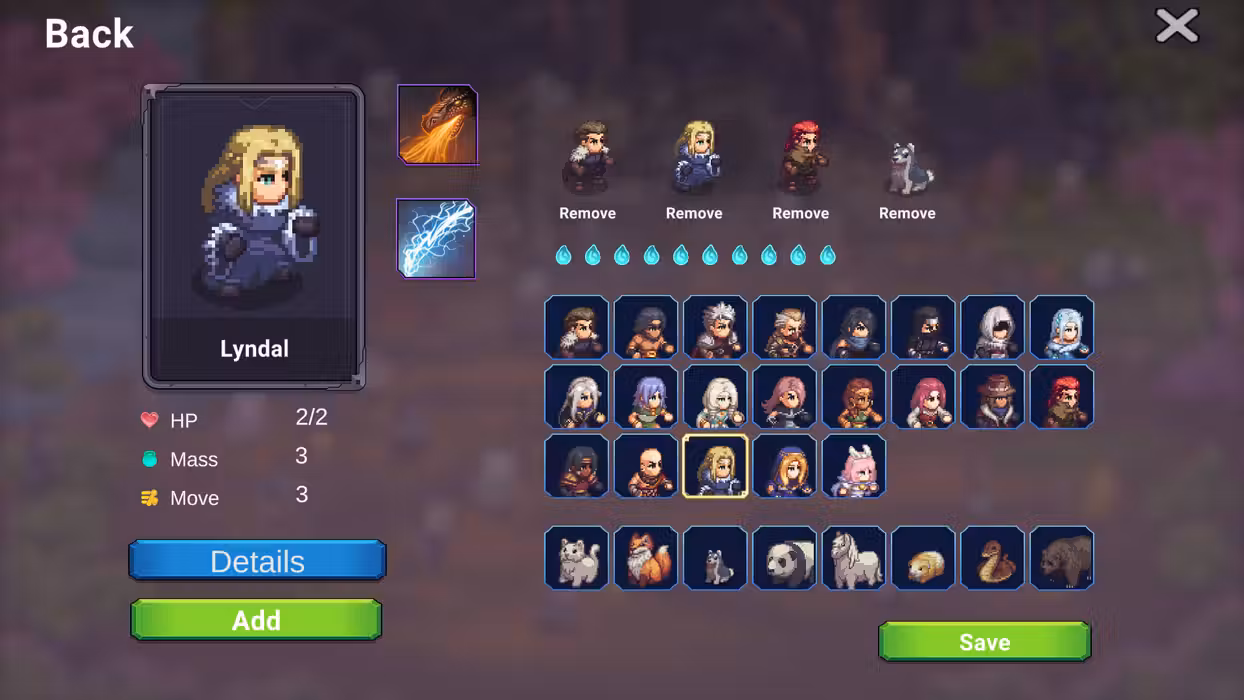
Task: Select the white-hooded assassin hero portrait
Action: point(992,328)
